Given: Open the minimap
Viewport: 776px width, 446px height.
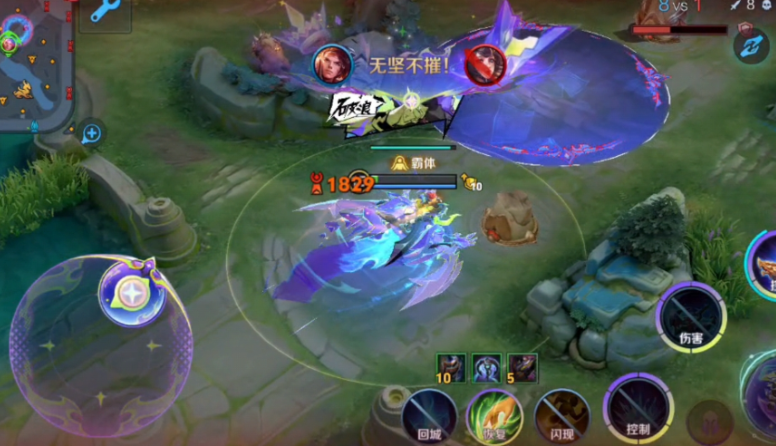Looking at the screenshot, I should coord(35,65).
